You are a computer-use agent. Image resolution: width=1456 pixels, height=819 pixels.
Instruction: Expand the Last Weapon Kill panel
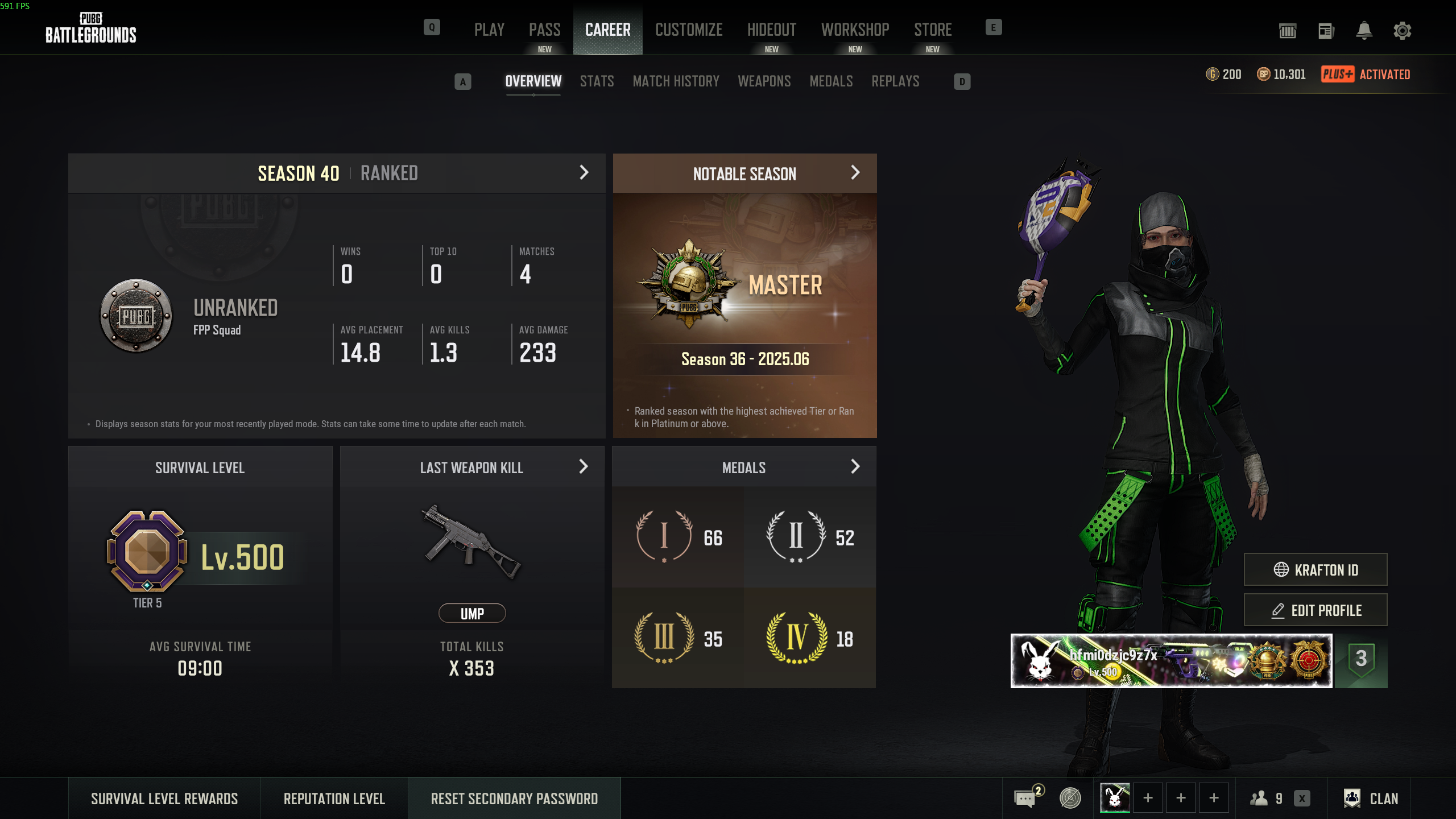pos(583,467)
